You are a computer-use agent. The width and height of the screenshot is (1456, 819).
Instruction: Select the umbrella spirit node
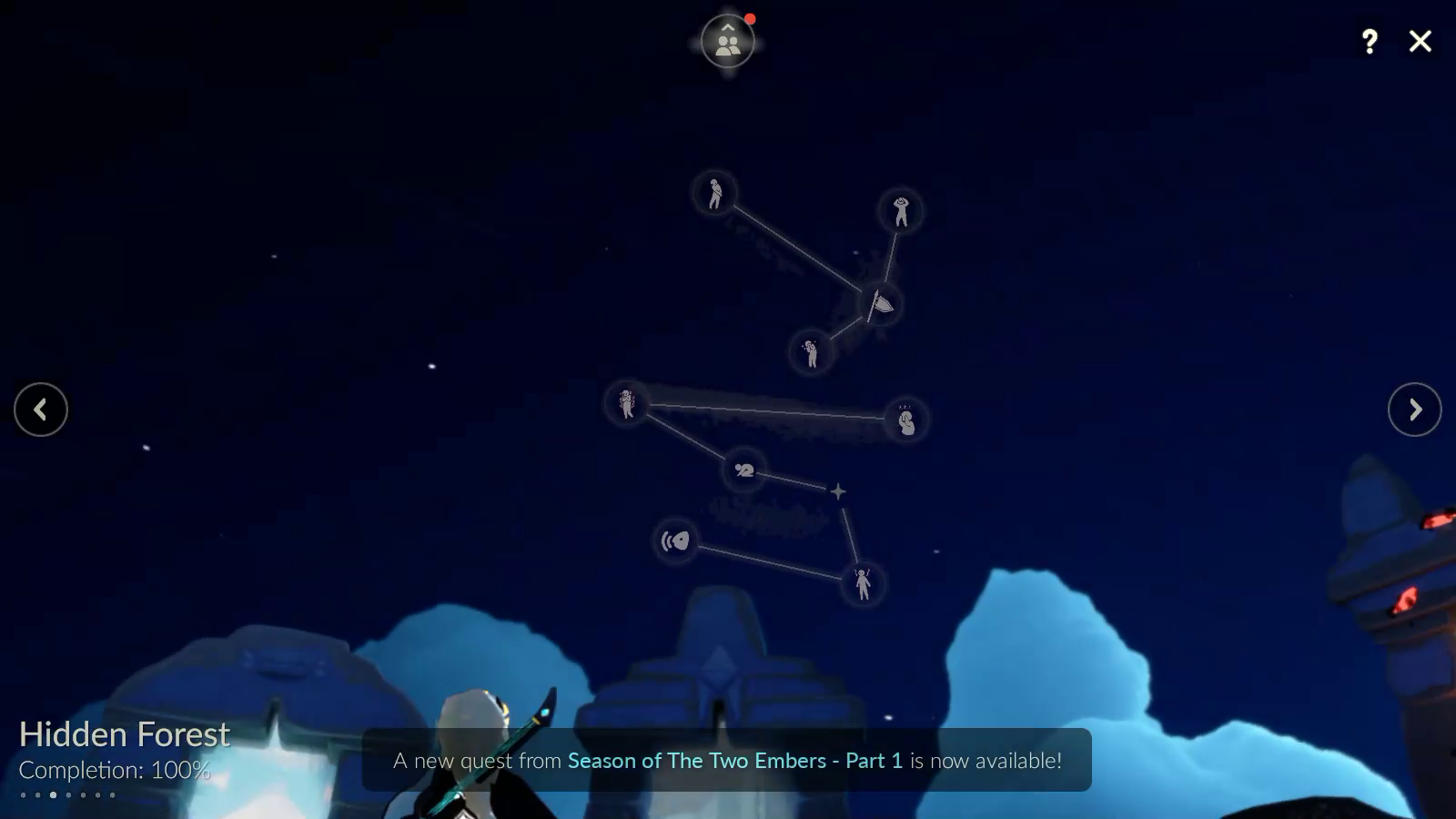pos(881,303)
